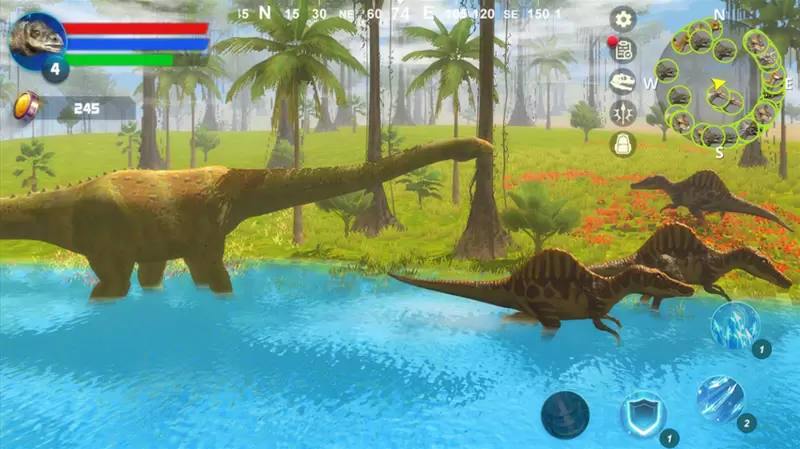800x449 pixels.
Task: Open the backpack inventory
Action: pos(623,143)
